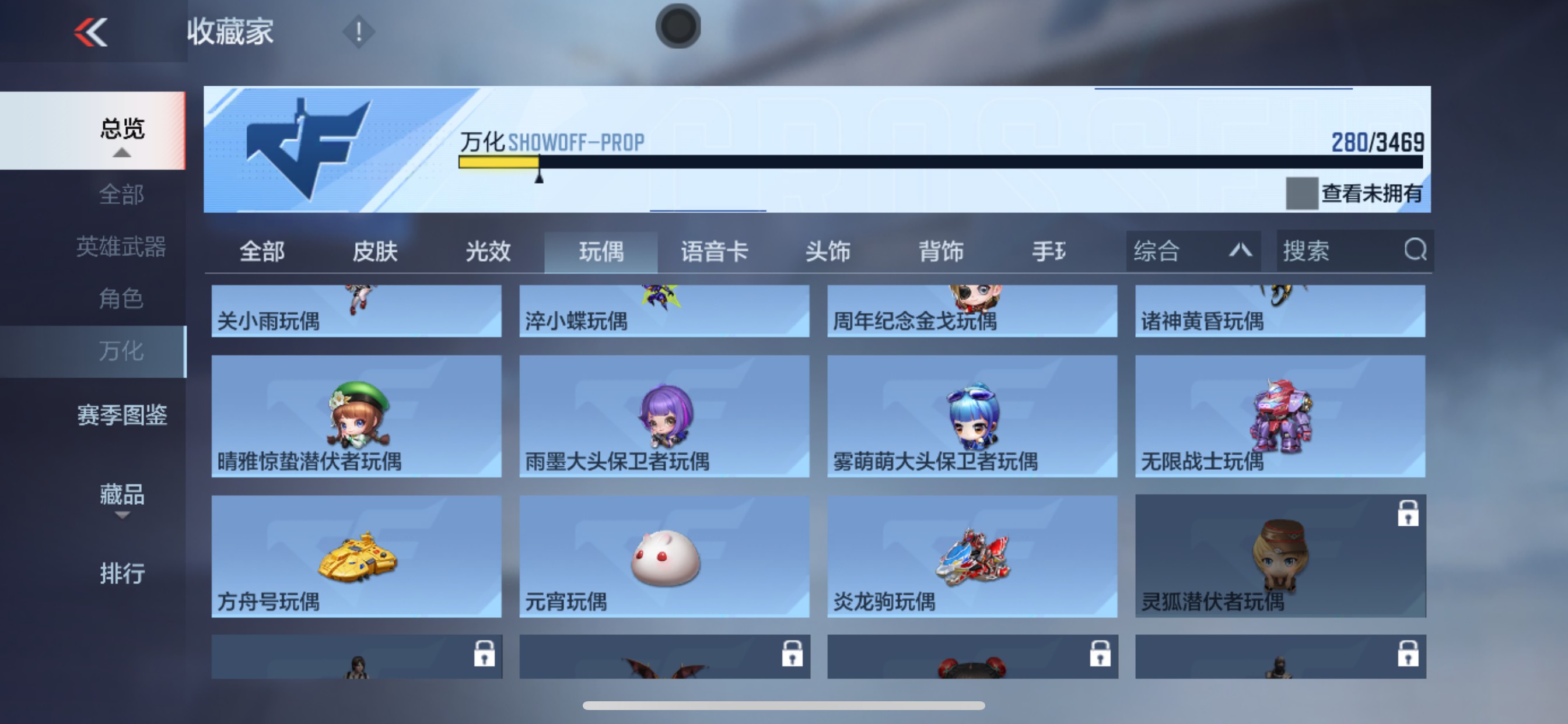
Task: Select the 万化 category in the sidebar
Action: (121, 350)
